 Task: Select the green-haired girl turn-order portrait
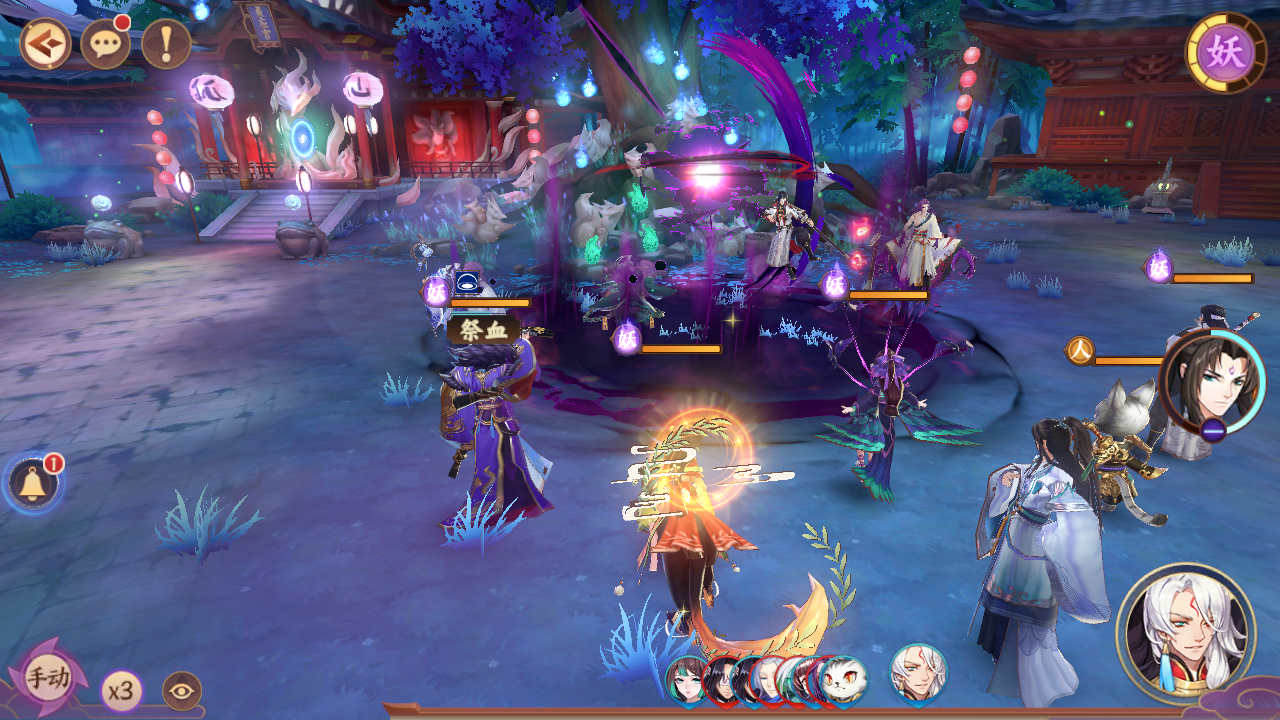point(685,681)
